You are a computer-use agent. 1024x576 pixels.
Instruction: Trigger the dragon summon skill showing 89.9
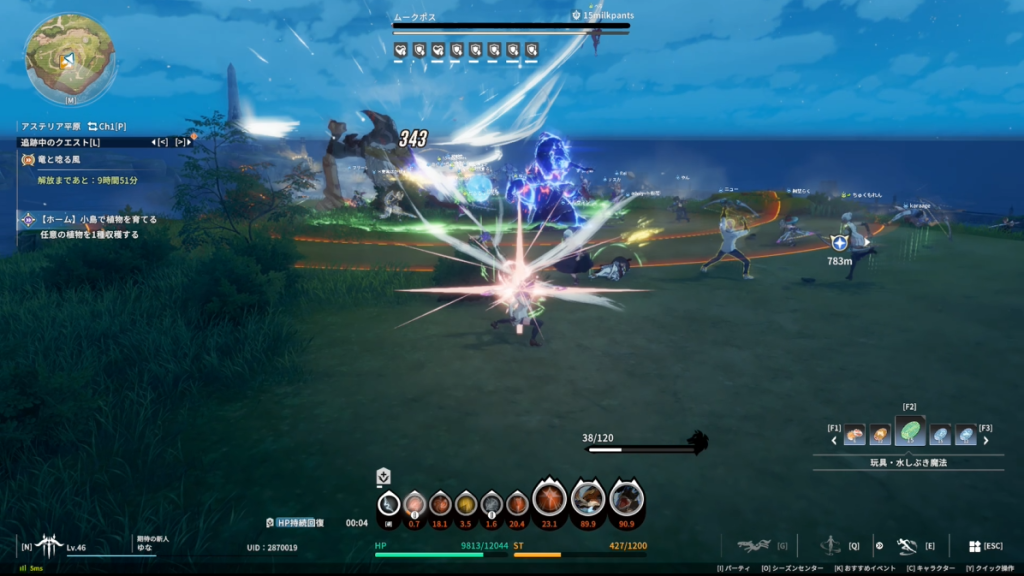588,498
